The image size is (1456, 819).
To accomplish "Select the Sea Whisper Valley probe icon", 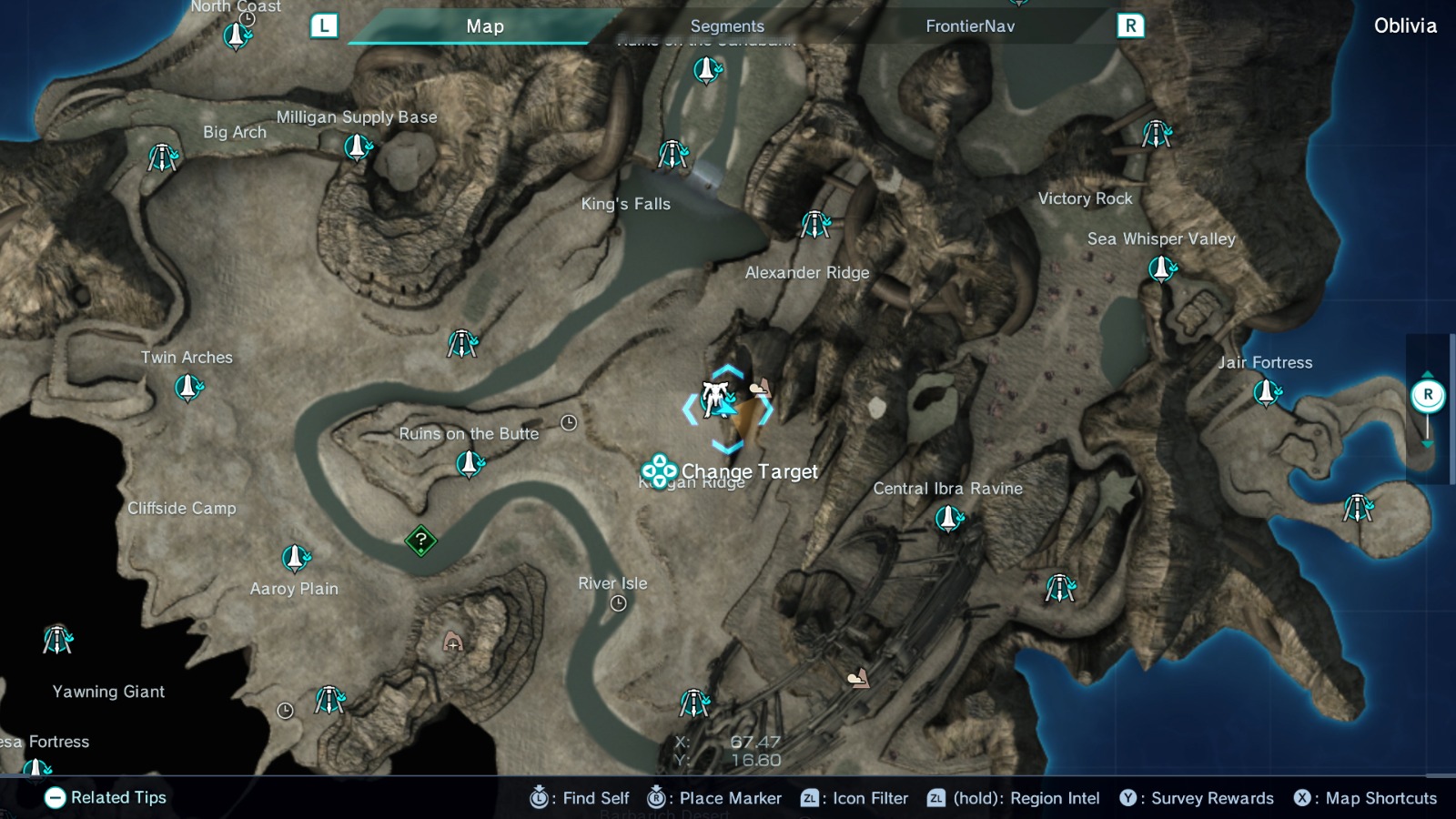I will coord(1162,270).
